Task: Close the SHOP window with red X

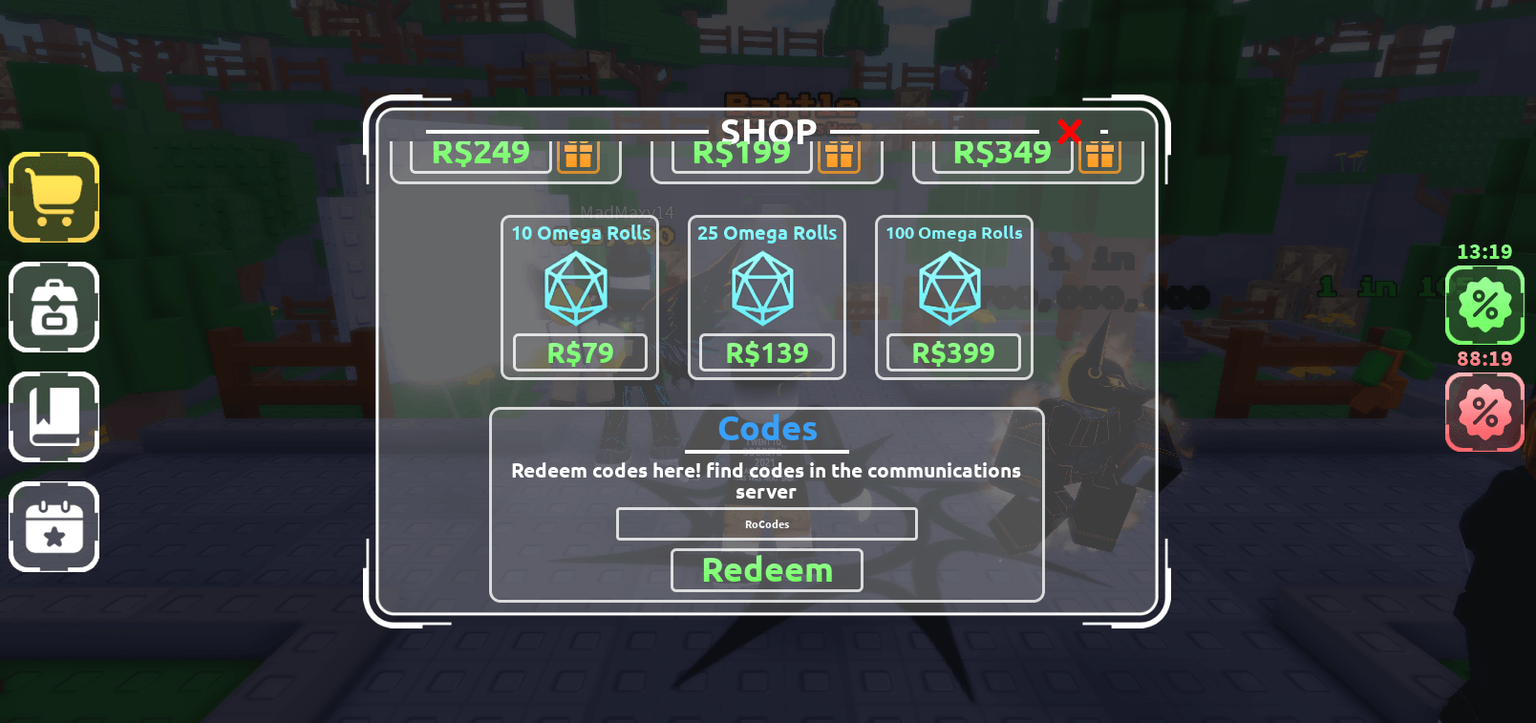Action: pos(1070,131)
